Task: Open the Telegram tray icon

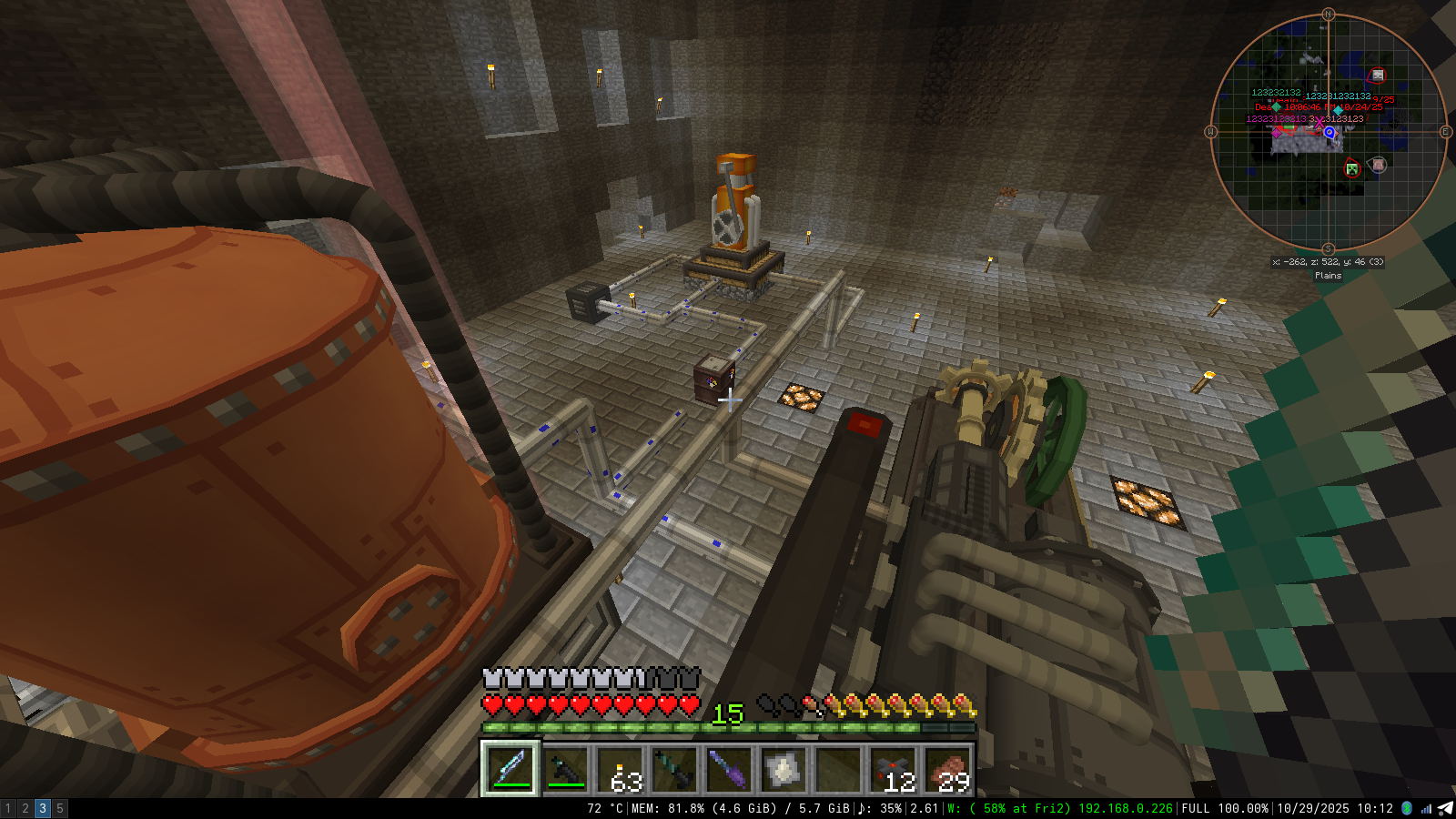Action: [x=1445, y=808]
